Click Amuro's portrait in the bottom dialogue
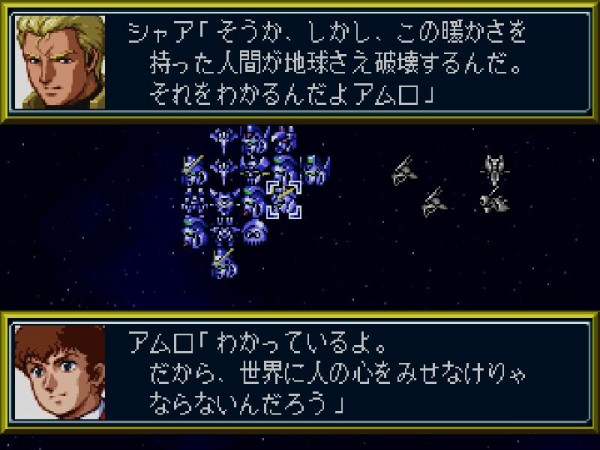Screen dimensions: 600x450 click(x=61, y=372)
